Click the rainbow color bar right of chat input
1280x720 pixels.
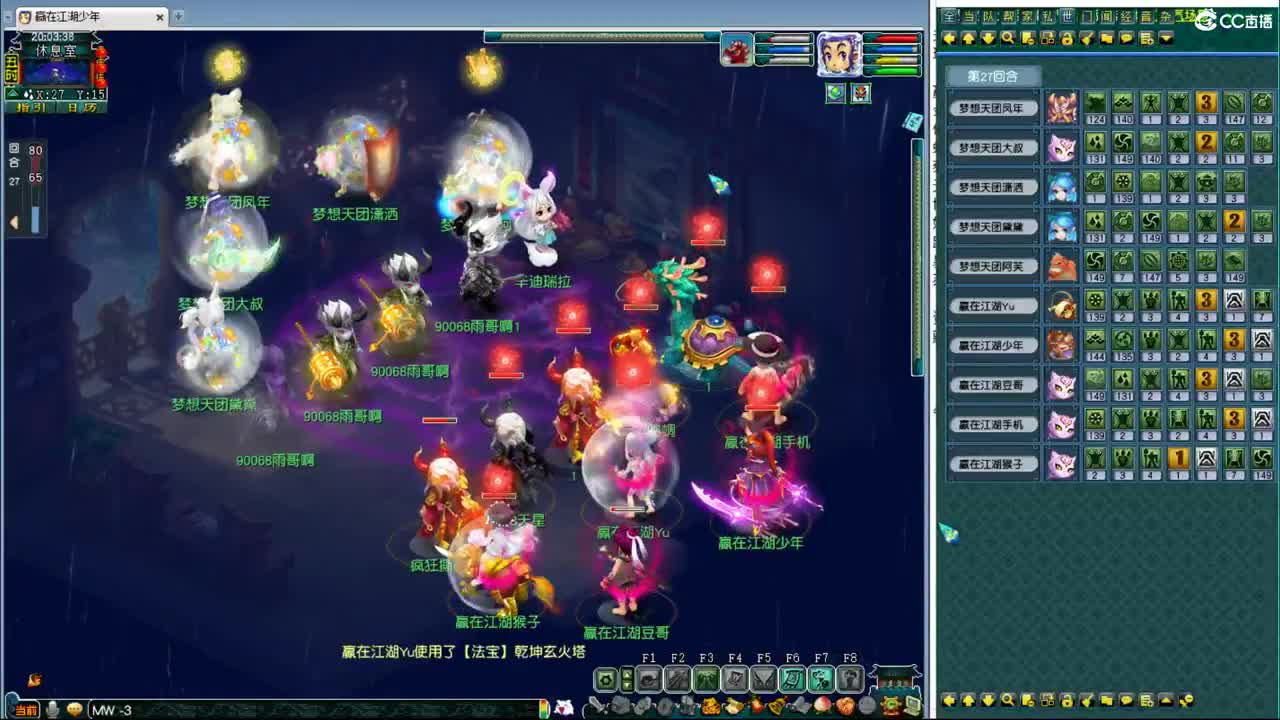544,708
